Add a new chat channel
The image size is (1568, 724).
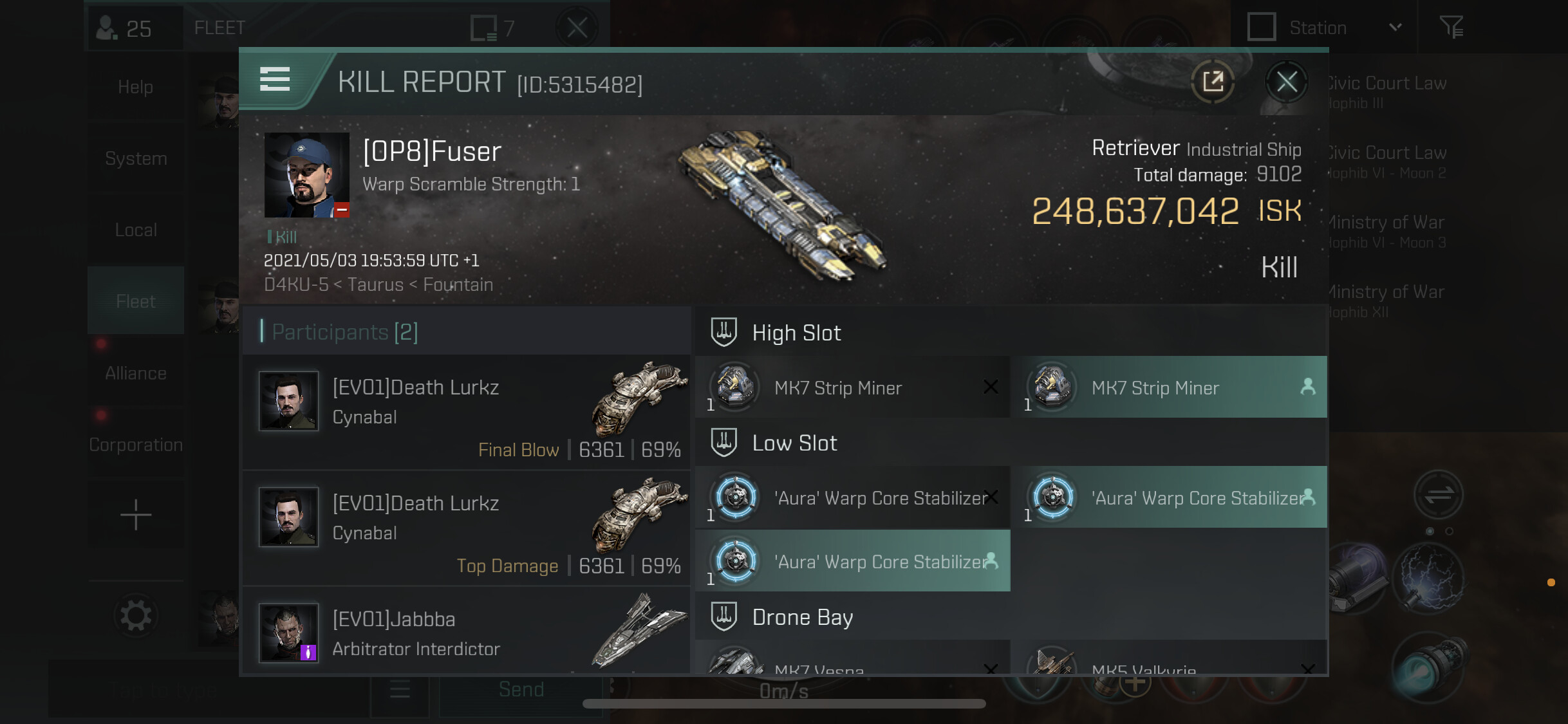pyautogui.click(x=135, y=515)
